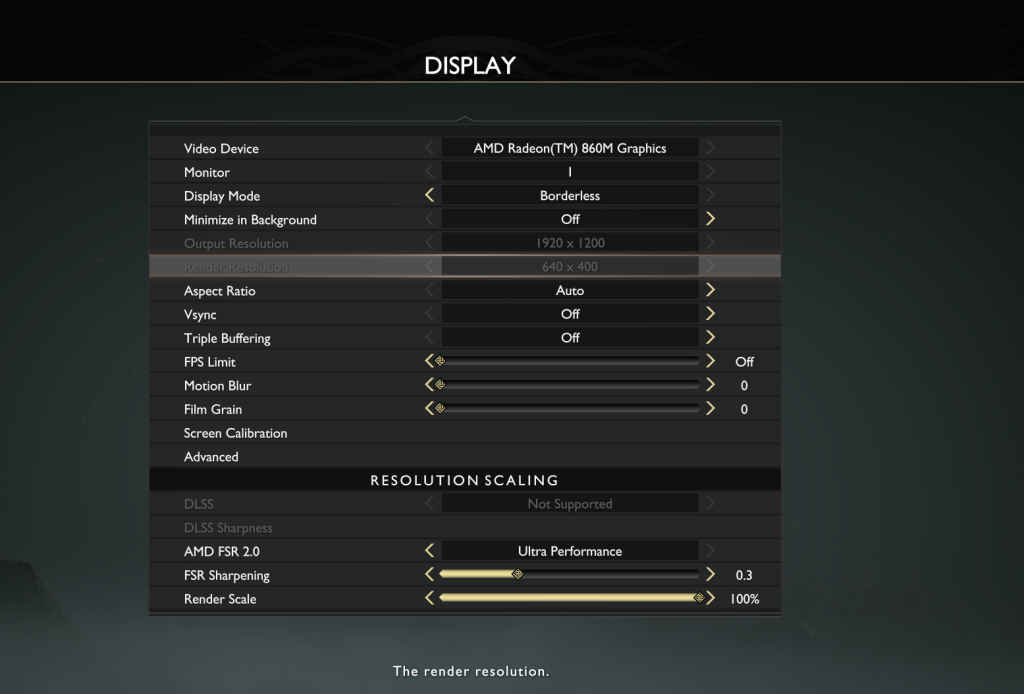Toggle Vsync with its right arrow
This screenshot has height=694, width=1024.
point(710,314)
